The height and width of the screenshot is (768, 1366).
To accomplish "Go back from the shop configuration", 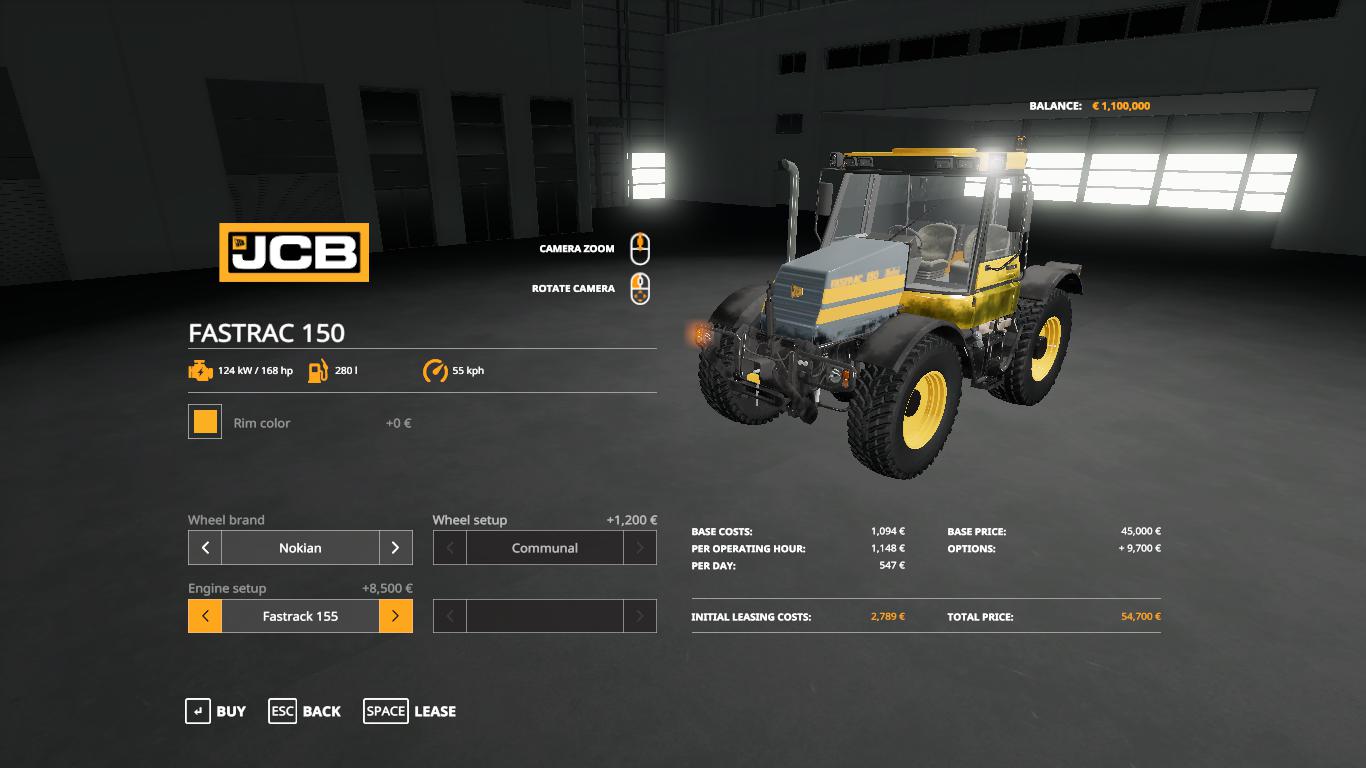I will click(305, 711).
